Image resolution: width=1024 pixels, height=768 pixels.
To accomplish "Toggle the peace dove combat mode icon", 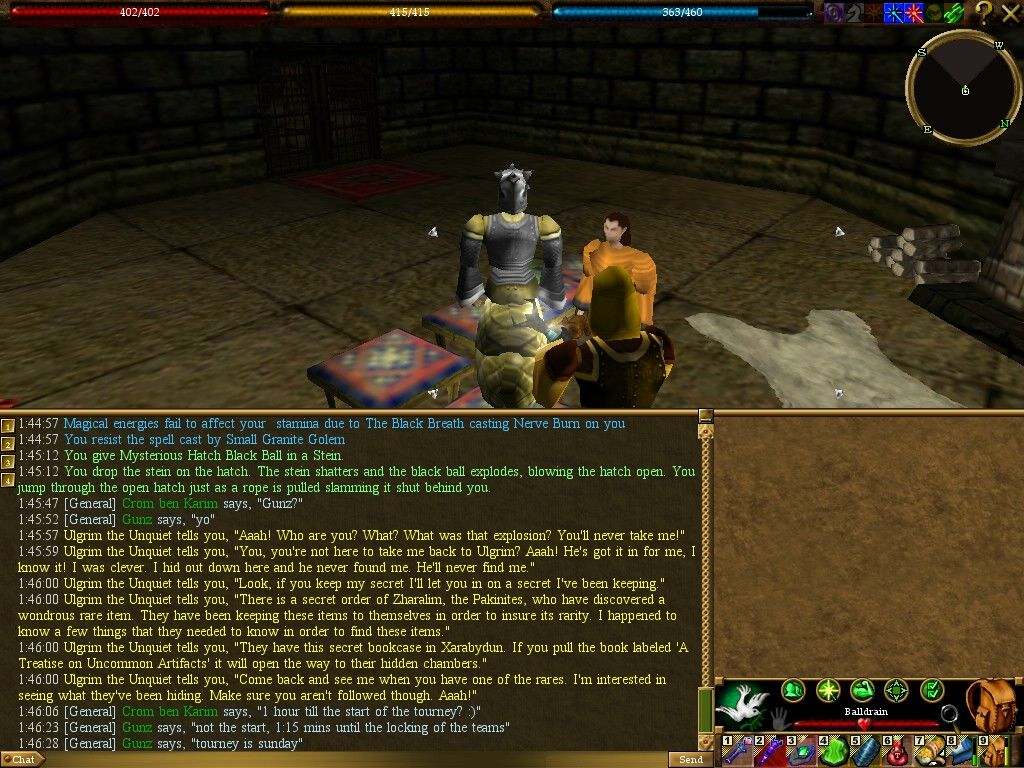I will 742,705.
